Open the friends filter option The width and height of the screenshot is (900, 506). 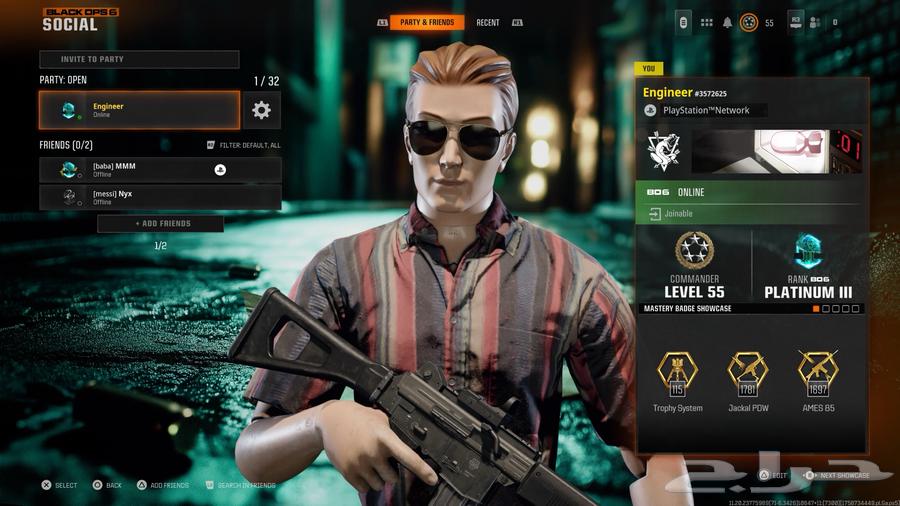(x=243, y=145)
